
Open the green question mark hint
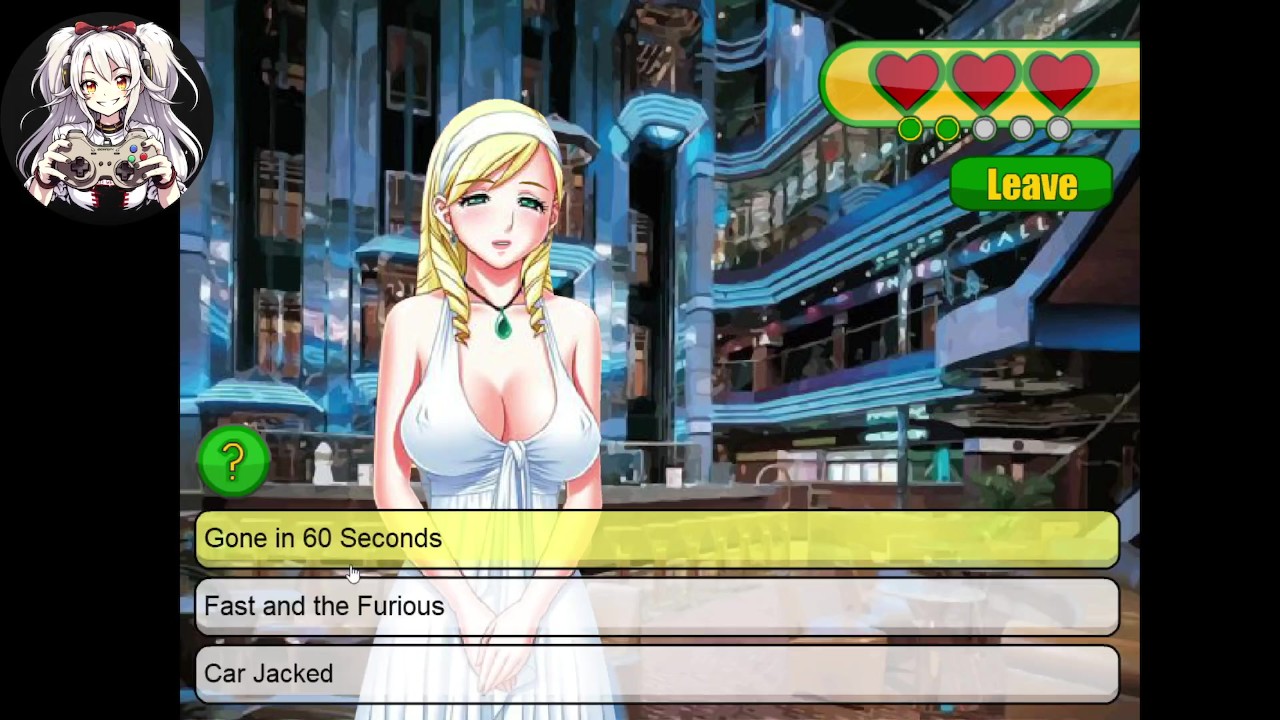point(233,460)
